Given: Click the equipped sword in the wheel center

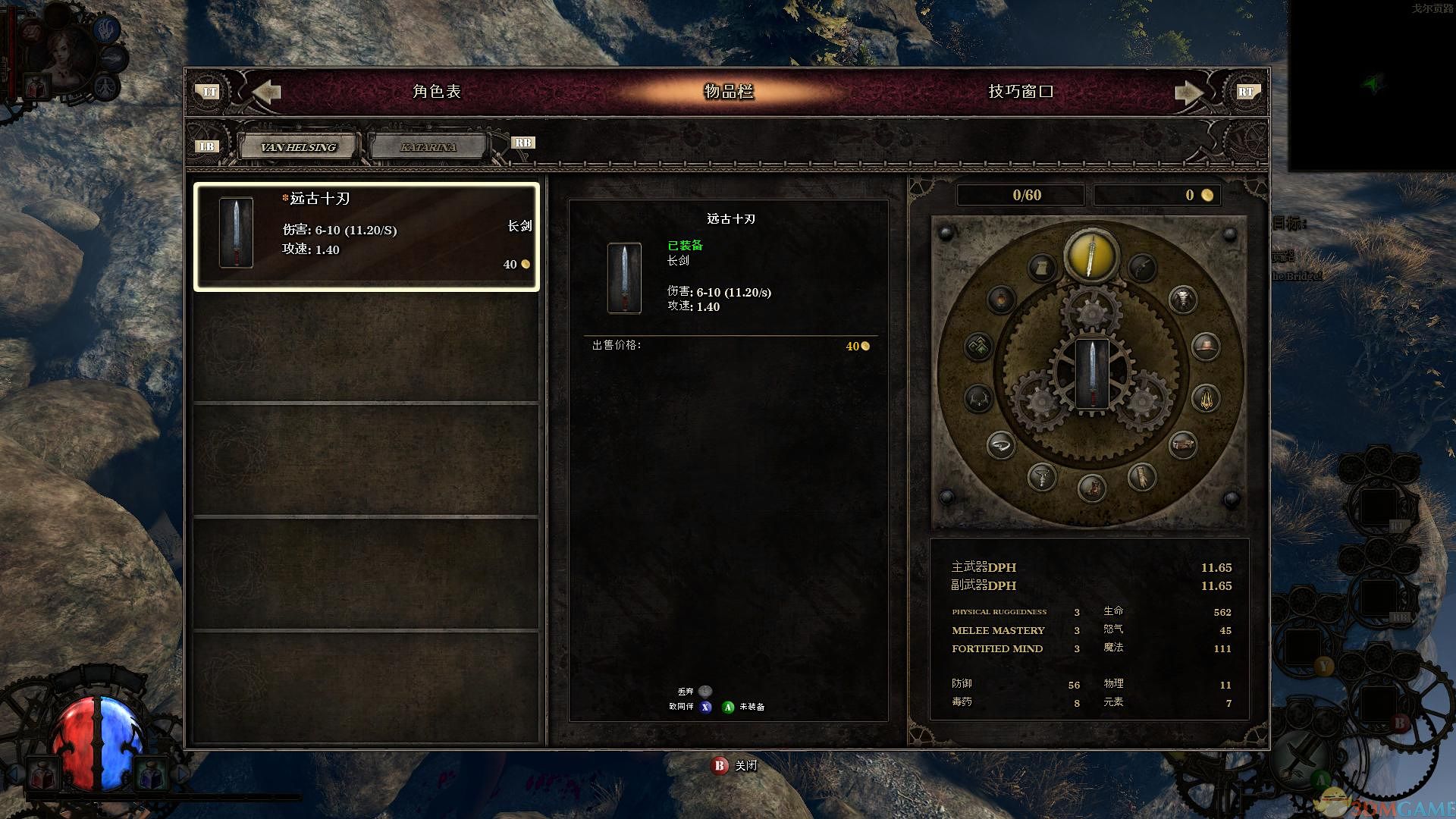Looking at the screenshot, I should click(1092, 374).
